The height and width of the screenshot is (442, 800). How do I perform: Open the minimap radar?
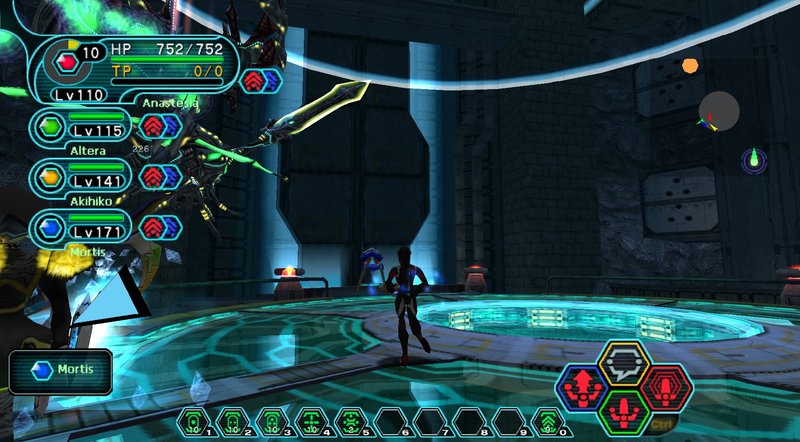(718, 111)
